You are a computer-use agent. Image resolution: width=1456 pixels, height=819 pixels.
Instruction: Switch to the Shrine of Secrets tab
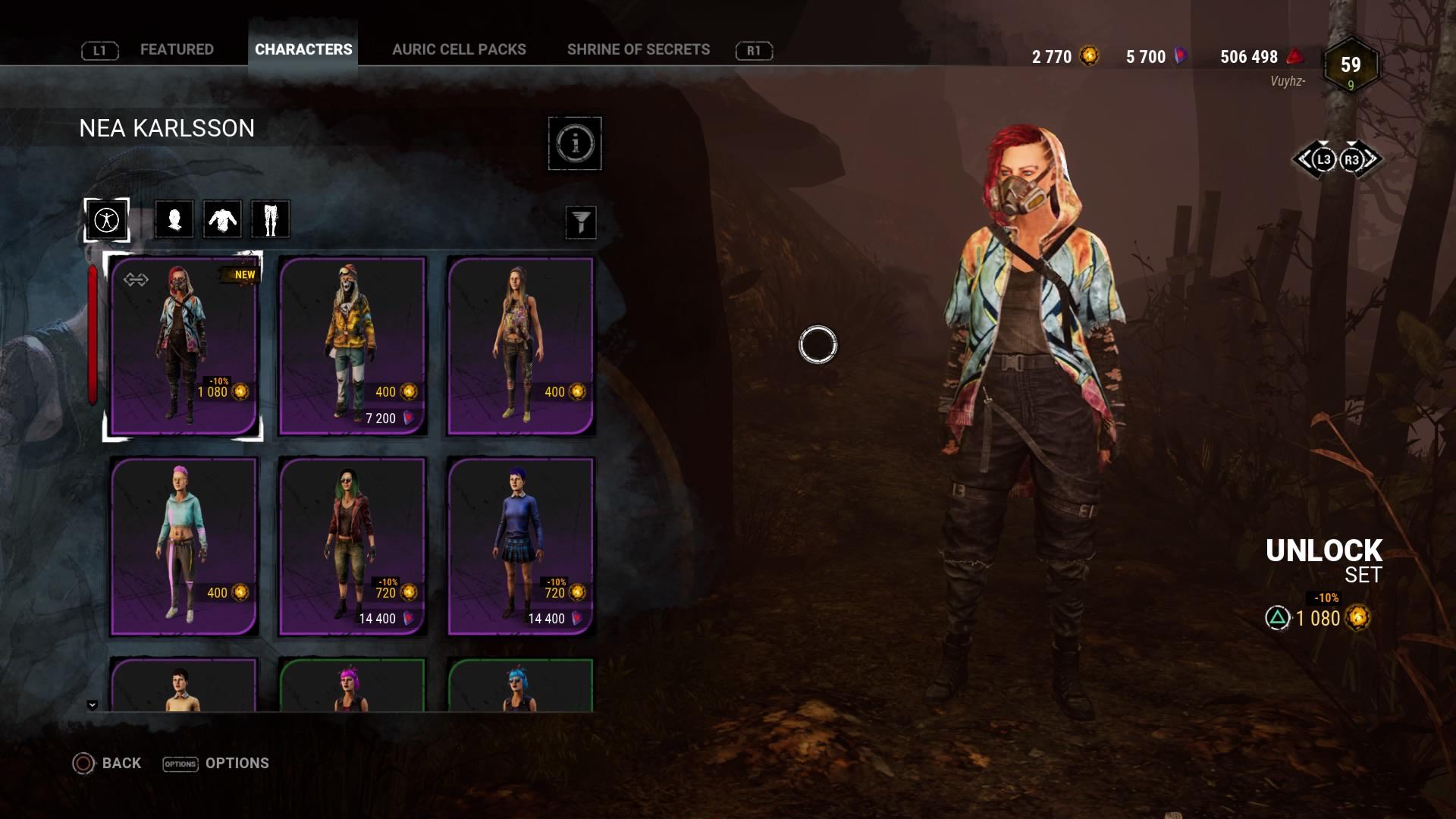tap(639, 49)
